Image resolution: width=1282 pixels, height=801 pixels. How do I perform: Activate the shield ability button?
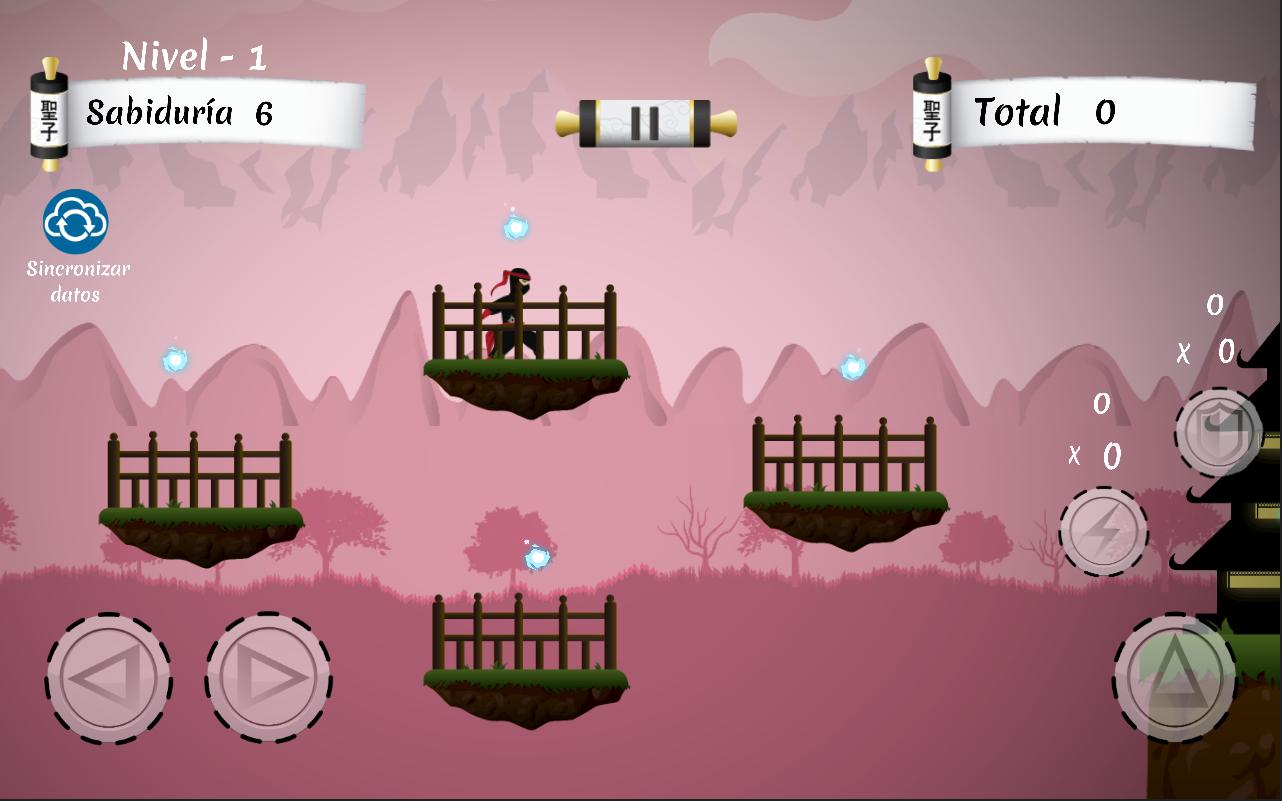(1217, 432)
